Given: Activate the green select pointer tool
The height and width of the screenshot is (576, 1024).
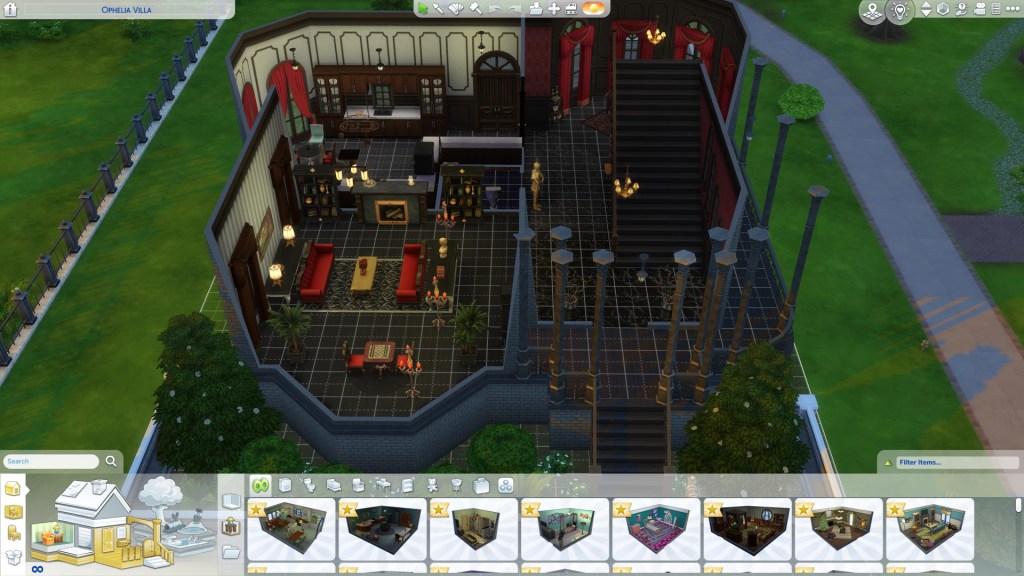Looking at the screenshot, I should click(424, 9).
